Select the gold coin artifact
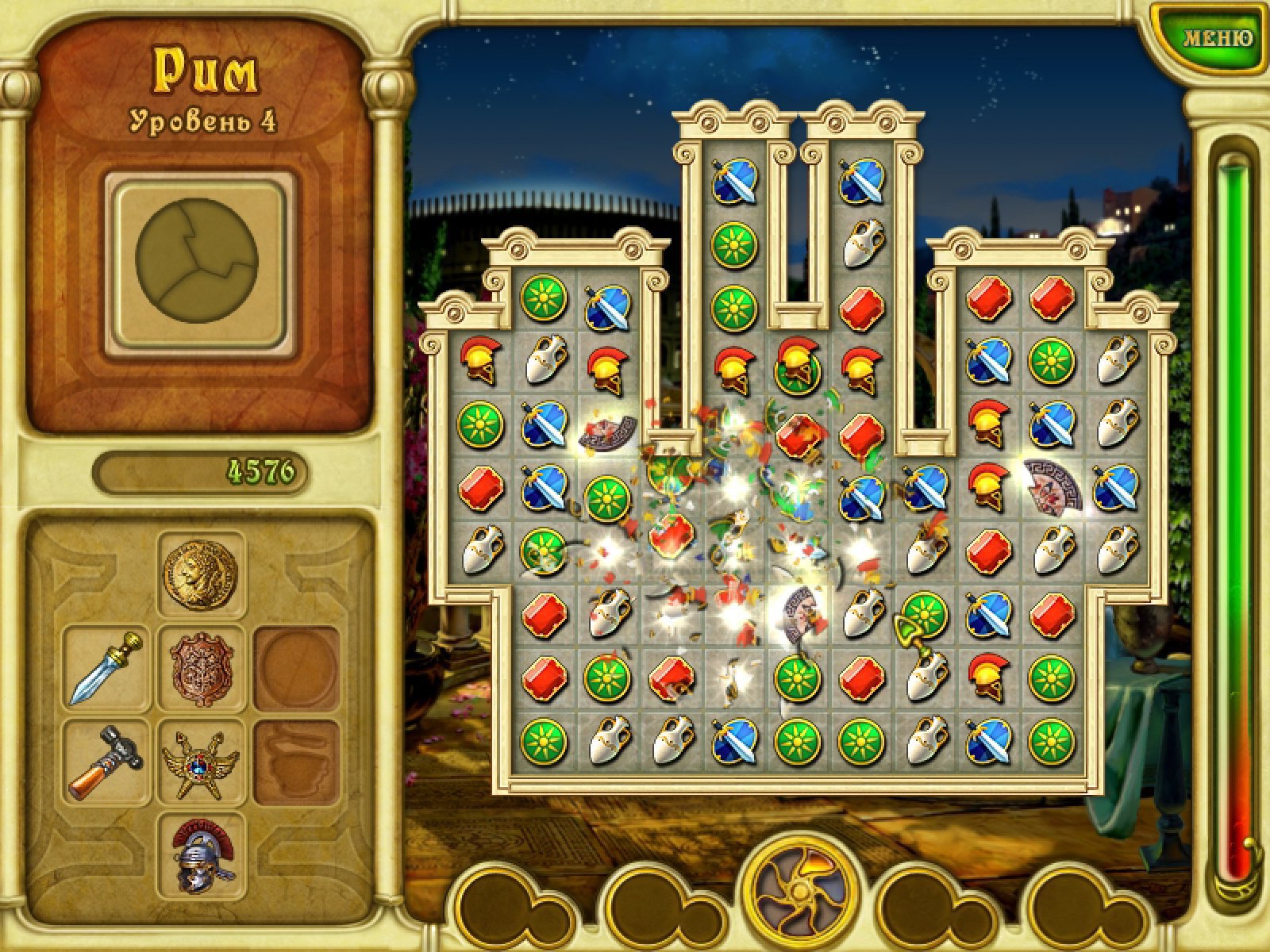The height and width of the screenshot is (952, 1270). 201,573
